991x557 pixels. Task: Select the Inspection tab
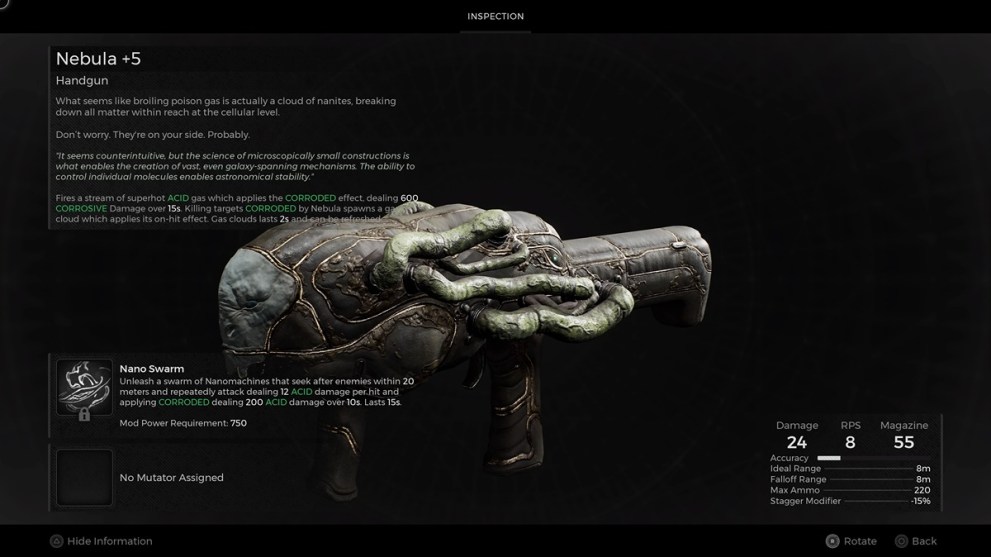[495, 17]
